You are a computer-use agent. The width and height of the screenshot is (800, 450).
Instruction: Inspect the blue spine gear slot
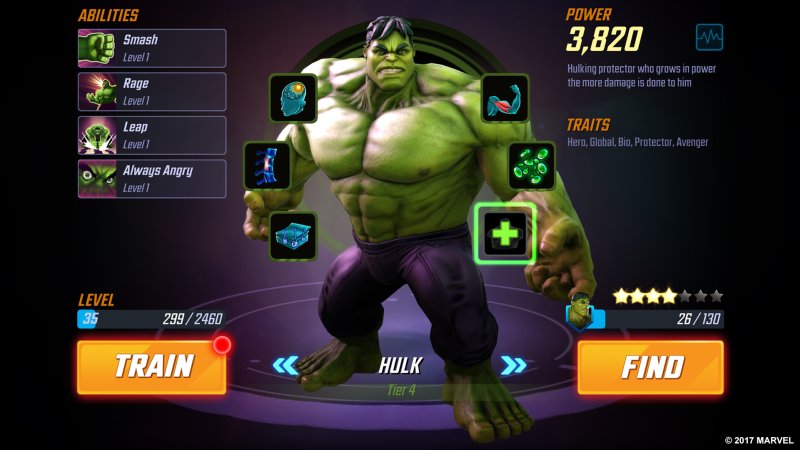point(268,165)
